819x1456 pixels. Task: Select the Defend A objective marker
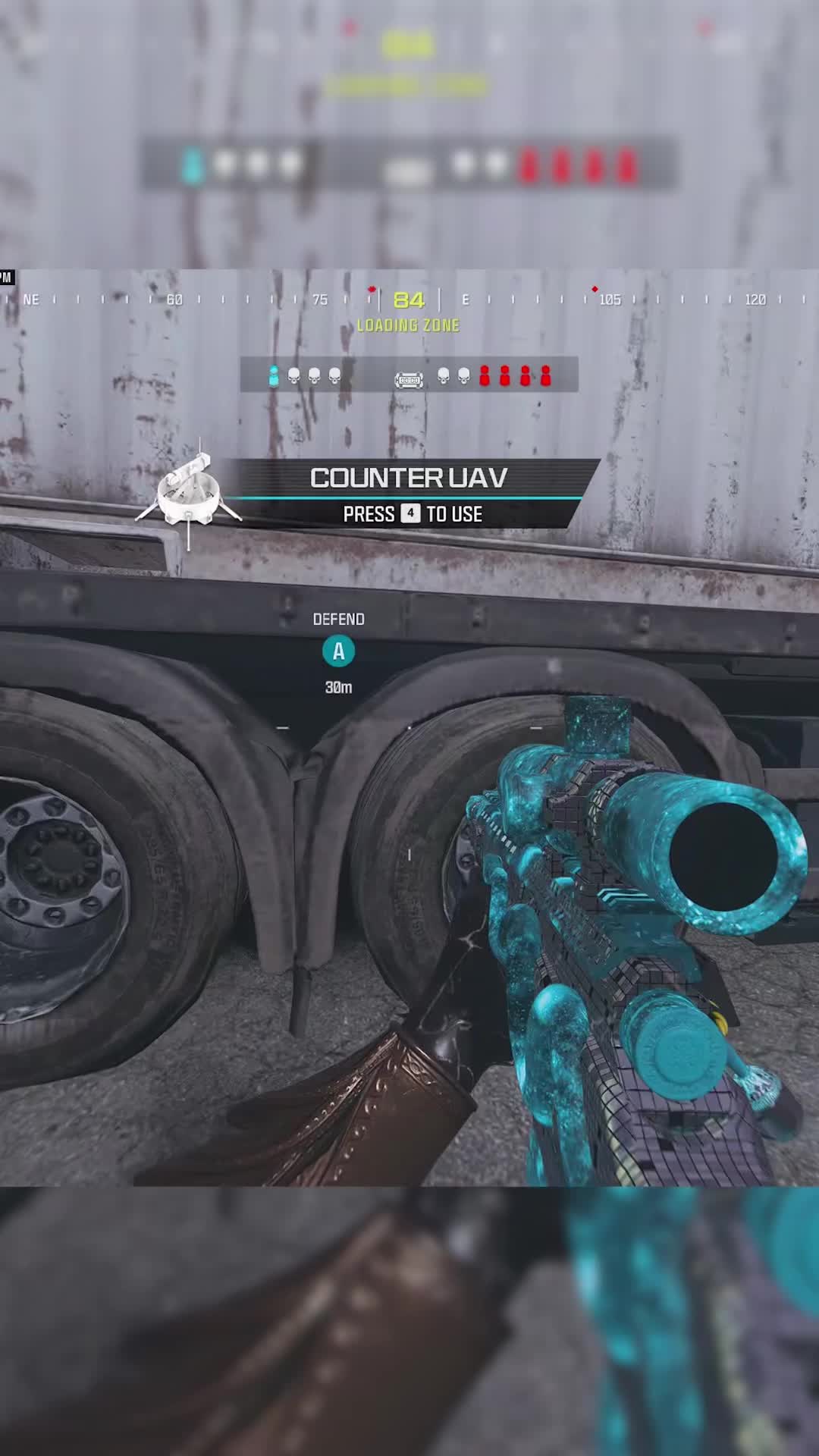point(338,651)
